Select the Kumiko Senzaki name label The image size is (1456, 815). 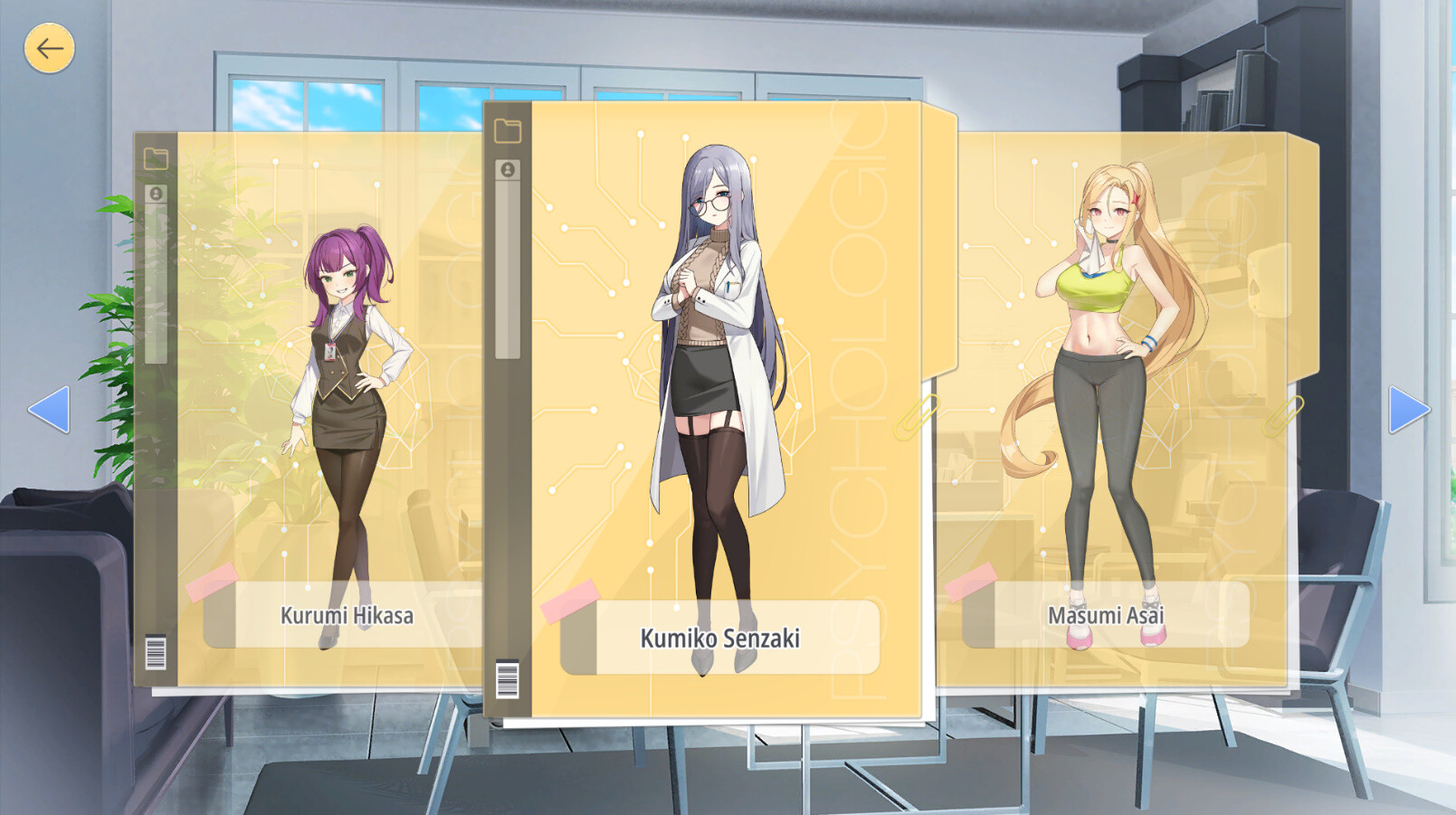click(x=719, y=638)
